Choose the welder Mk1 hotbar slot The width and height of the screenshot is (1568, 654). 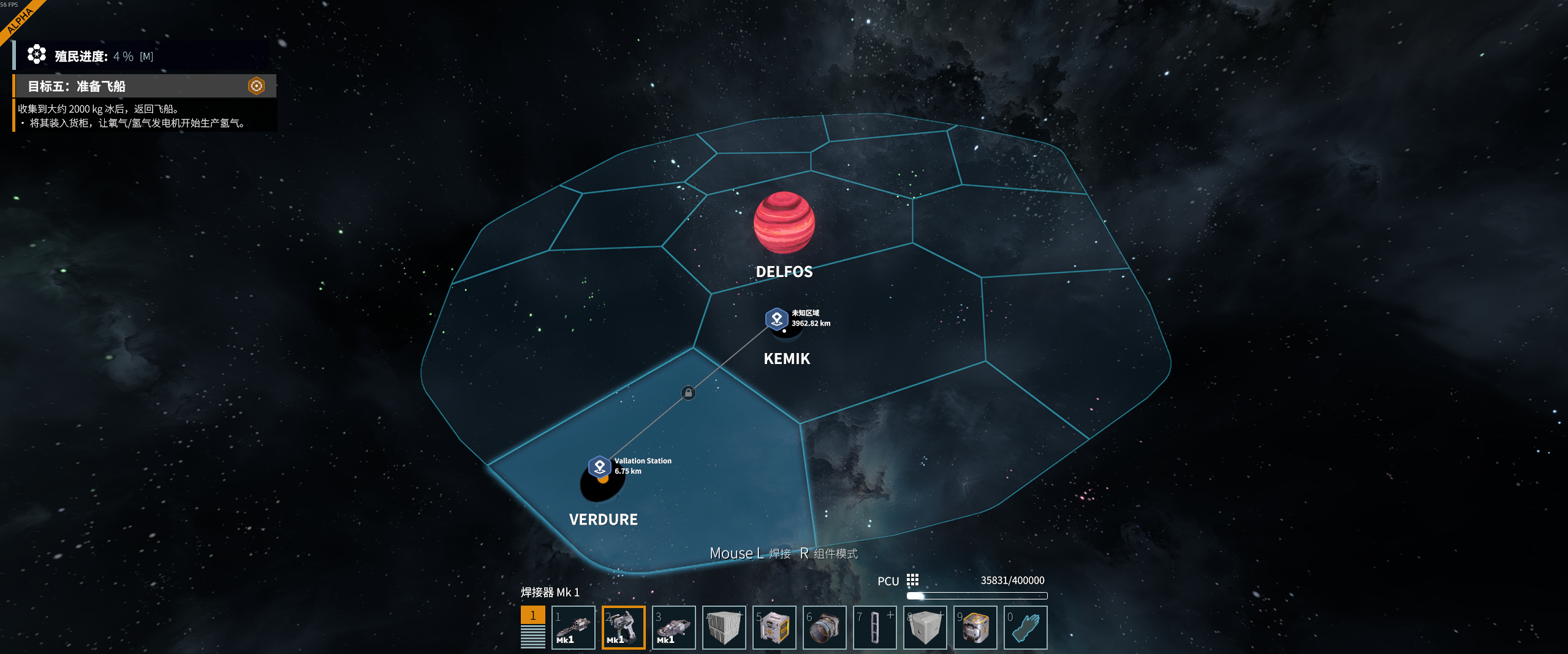pyautogui.click(x=623, y=627)
